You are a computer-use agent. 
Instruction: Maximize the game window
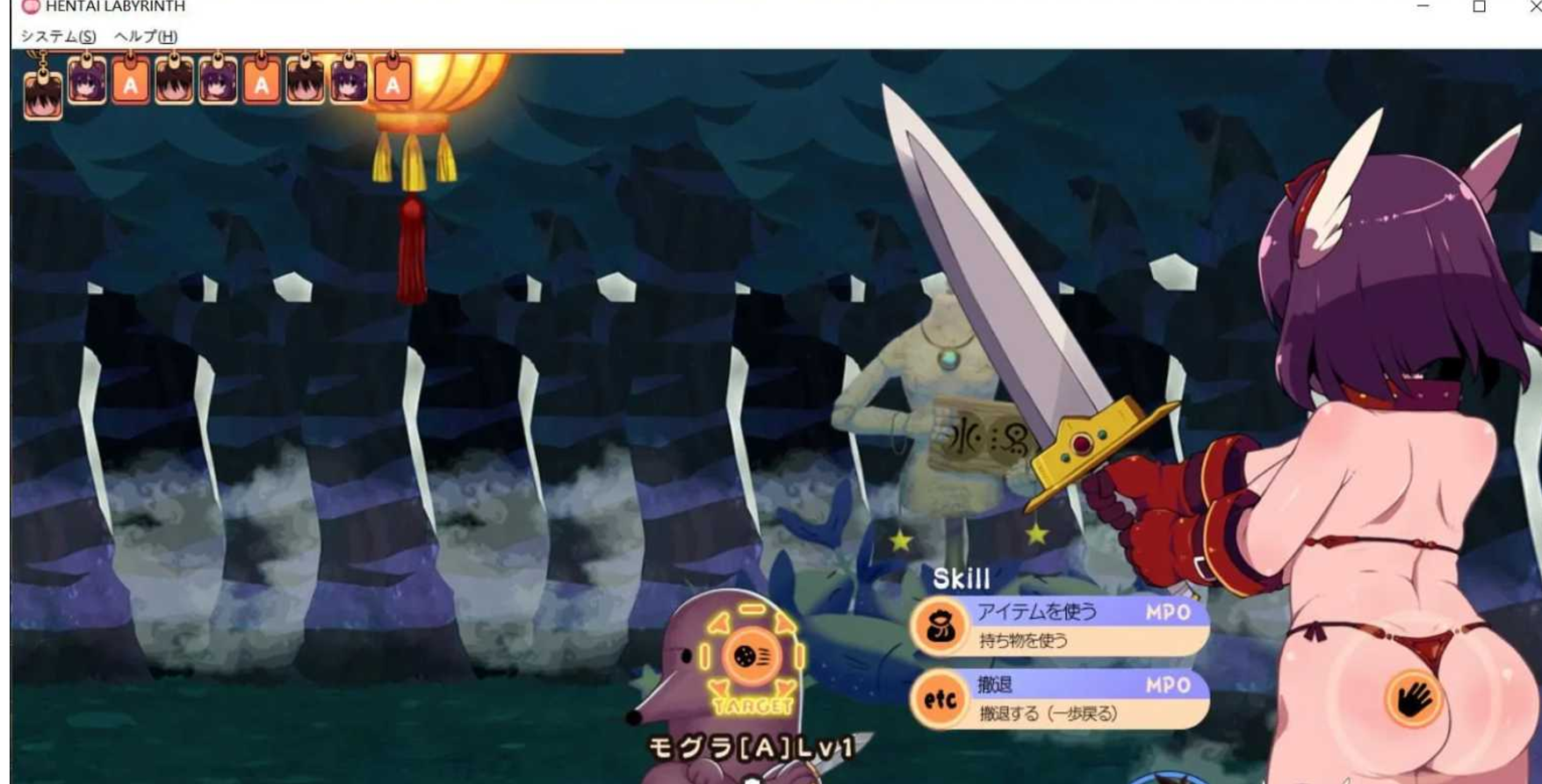click(1479, 7)
